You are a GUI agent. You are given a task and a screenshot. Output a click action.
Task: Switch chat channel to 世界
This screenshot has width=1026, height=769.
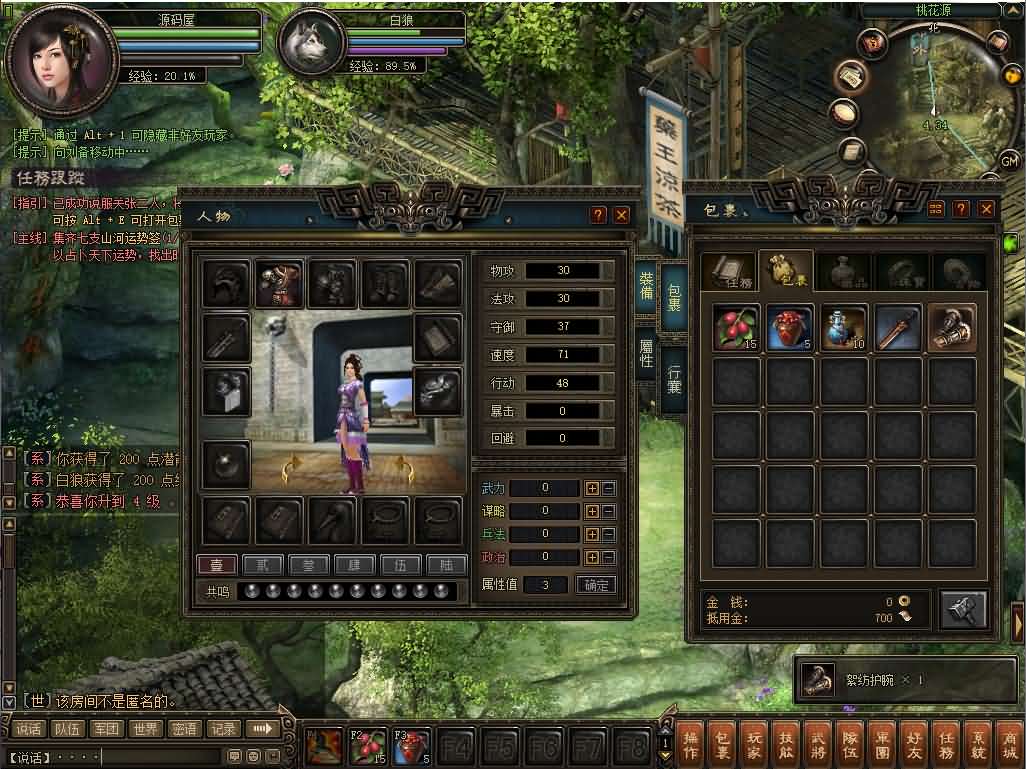[146, 729]
